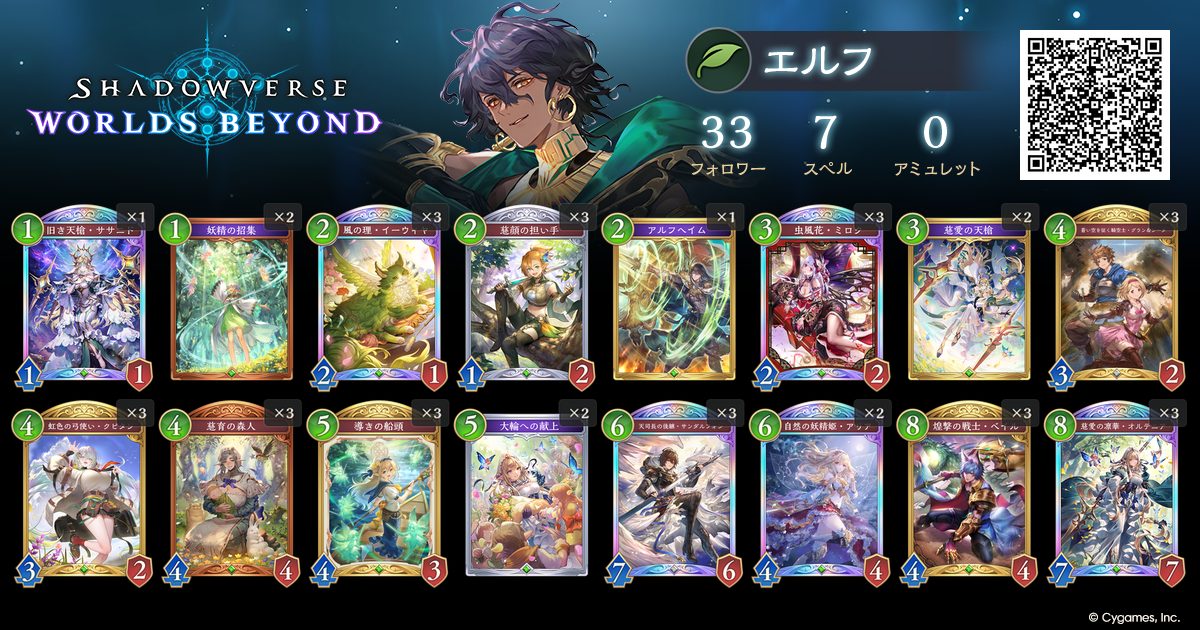The width and height of the screenshot is (1200, 630).
Task: Click the deck QR code
Action: (x=1094, y=104)
